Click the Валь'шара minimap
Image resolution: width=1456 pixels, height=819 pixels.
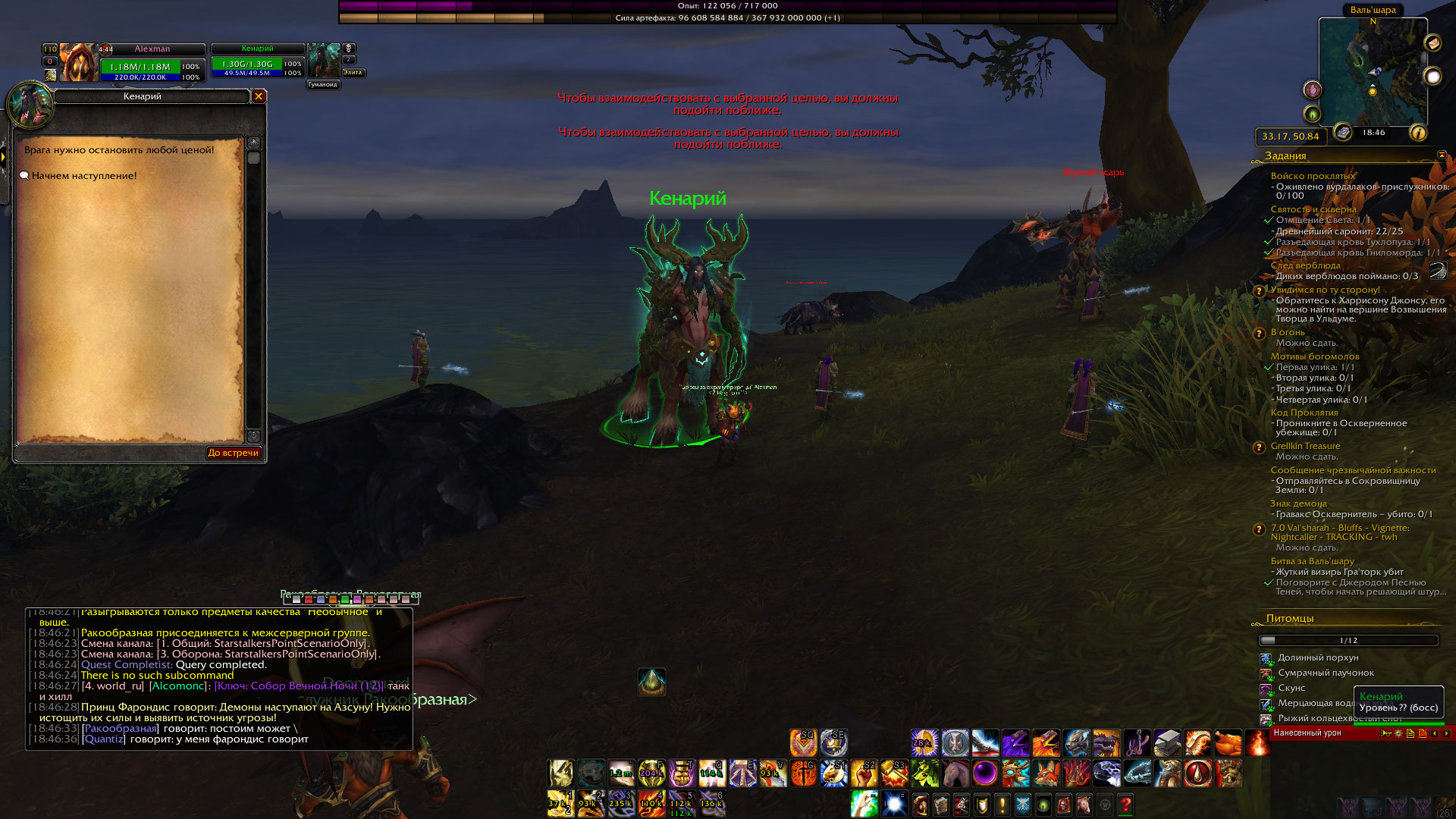pos(1373,72)
